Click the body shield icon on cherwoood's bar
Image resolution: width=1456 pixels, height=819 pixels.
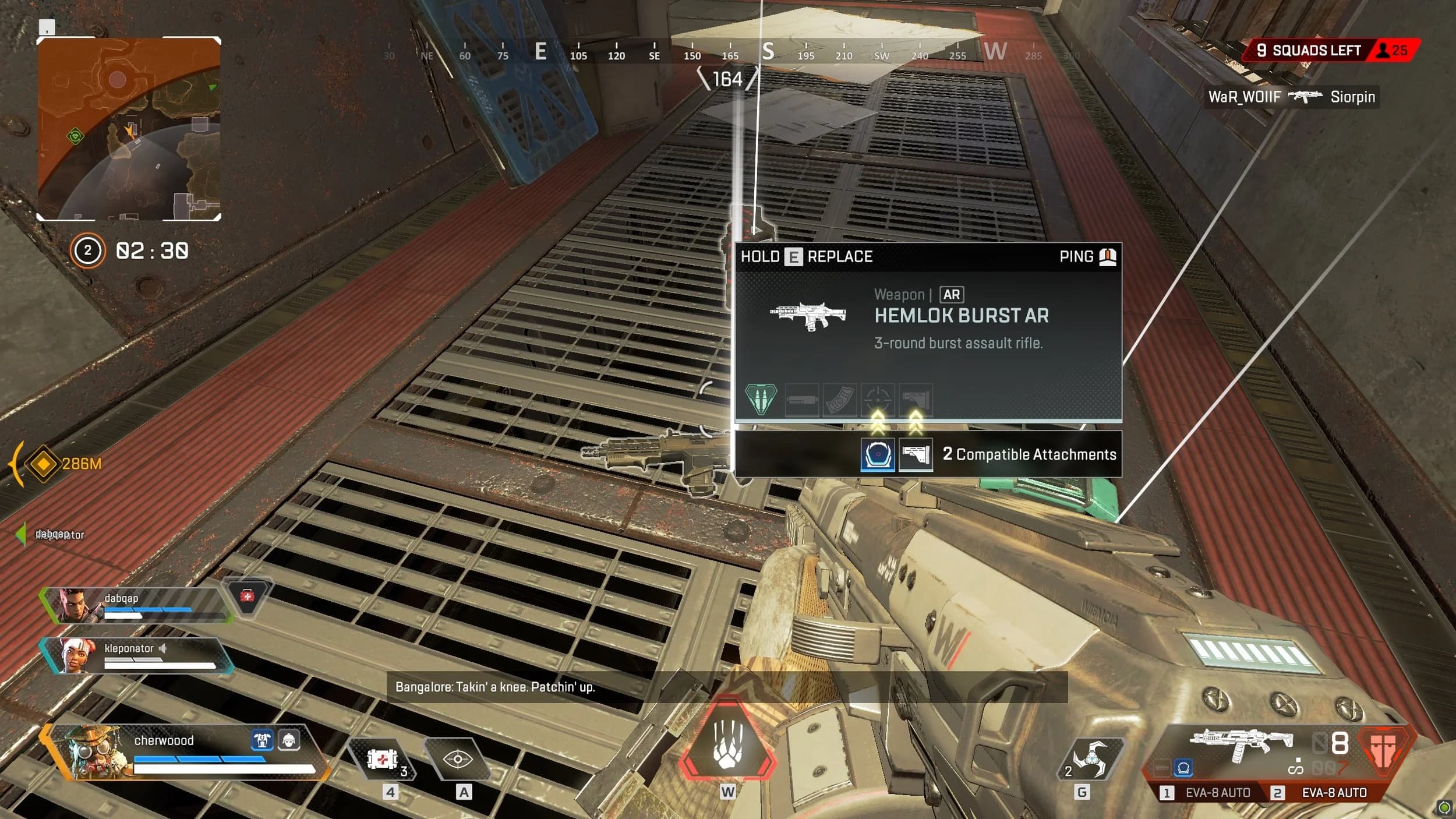pyautogui.click(x=263, y=741)
